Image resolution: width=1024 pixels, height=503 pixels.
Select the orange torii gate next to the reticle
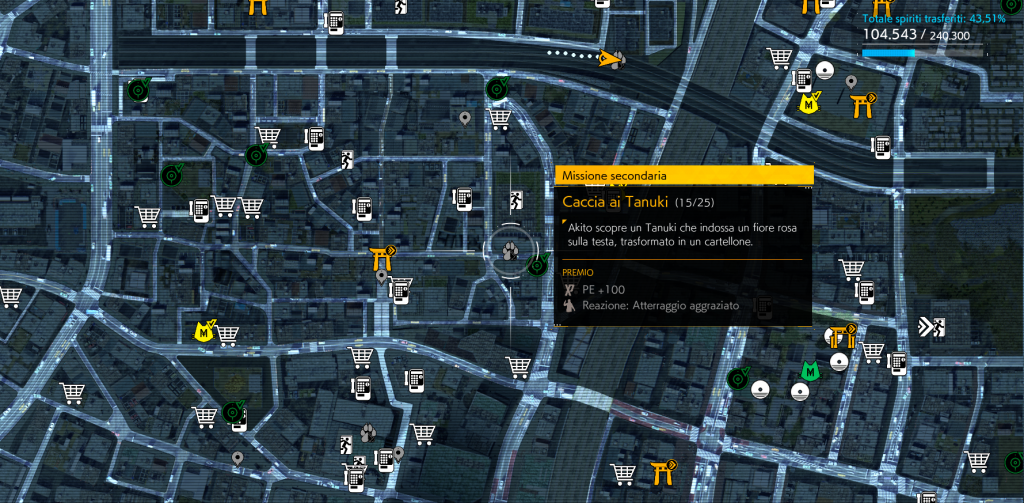pos(383,256)
